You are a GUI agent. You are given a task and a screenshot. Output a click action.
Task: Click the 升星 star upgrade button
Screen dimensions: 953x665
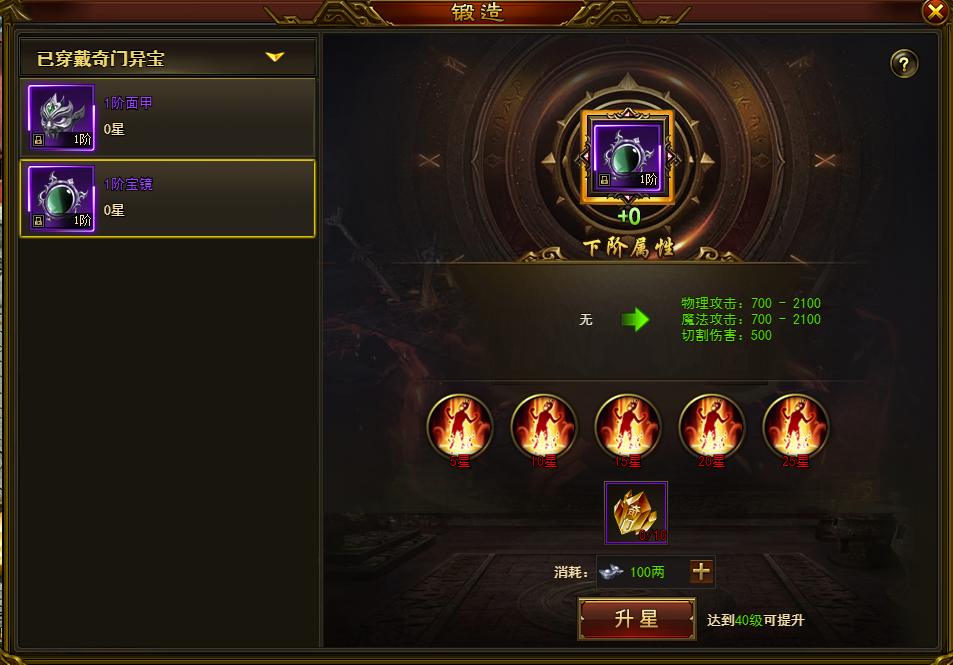coord(636,619)
